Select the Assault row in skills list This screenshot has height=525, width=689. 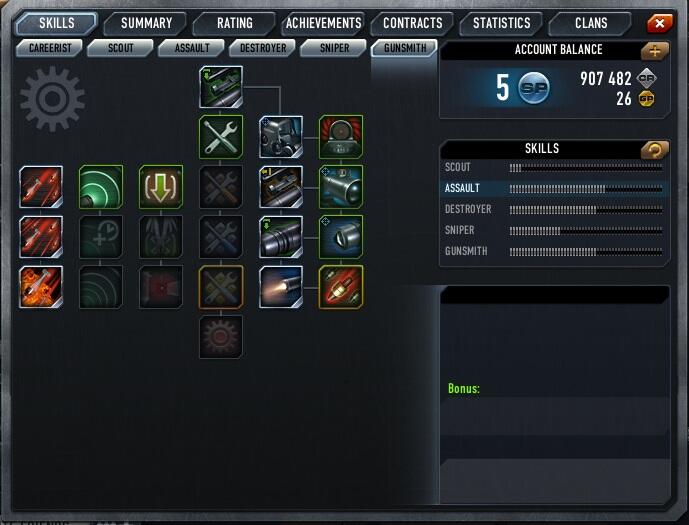(x=553, y=188)
